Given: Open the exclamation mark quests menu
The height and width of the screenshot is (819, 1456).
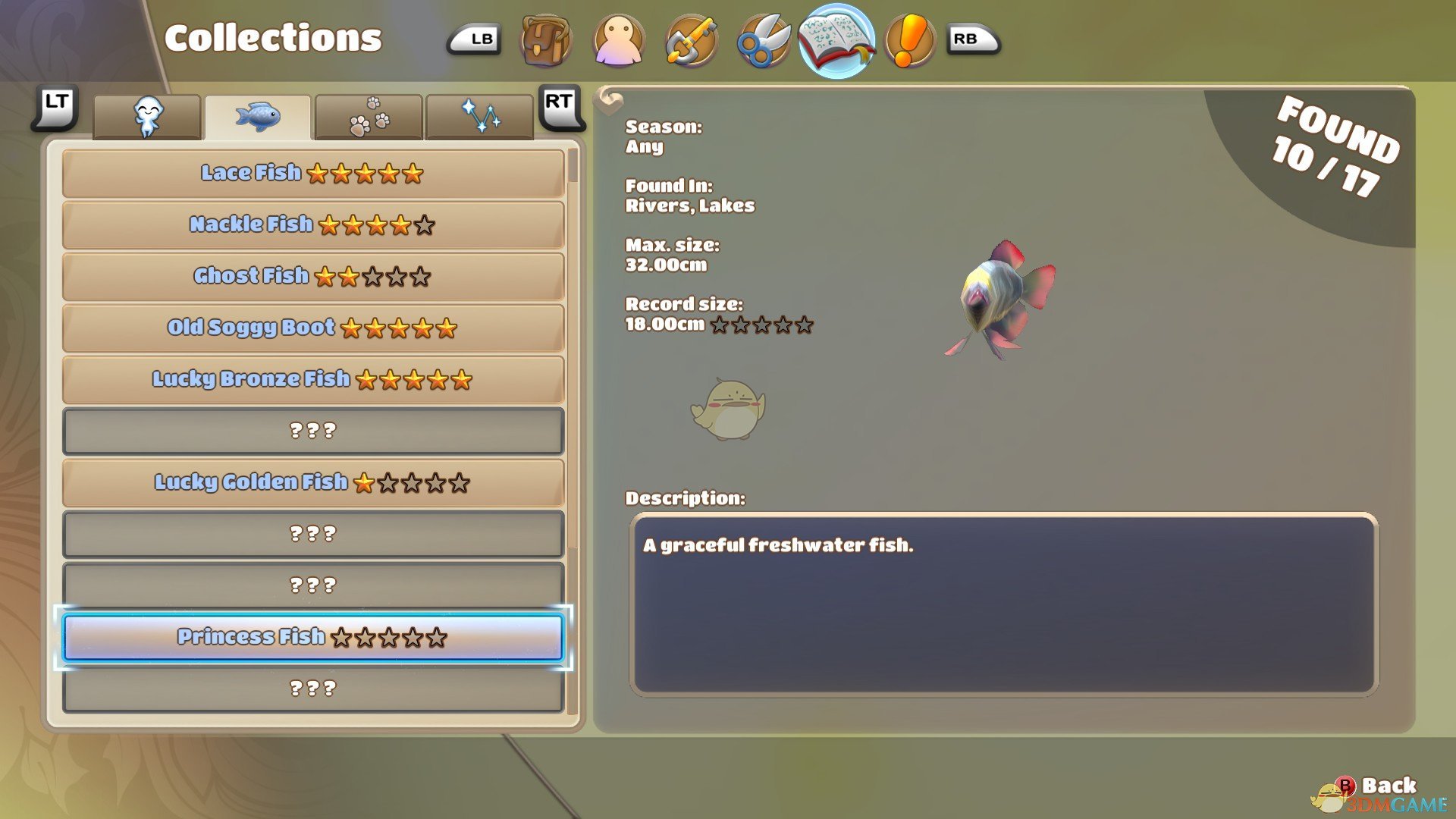Looking at the screenshot, I should coord(908,39).
